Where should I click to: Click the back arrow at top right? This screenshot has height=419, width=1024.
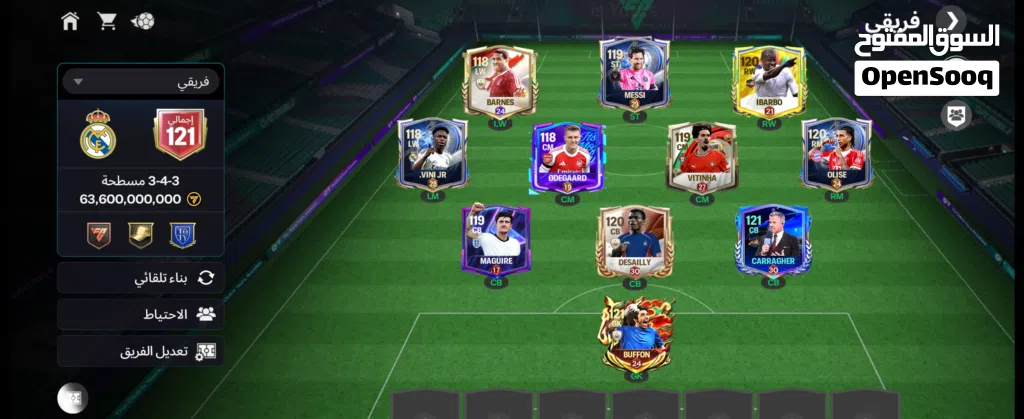click(953, 19)
